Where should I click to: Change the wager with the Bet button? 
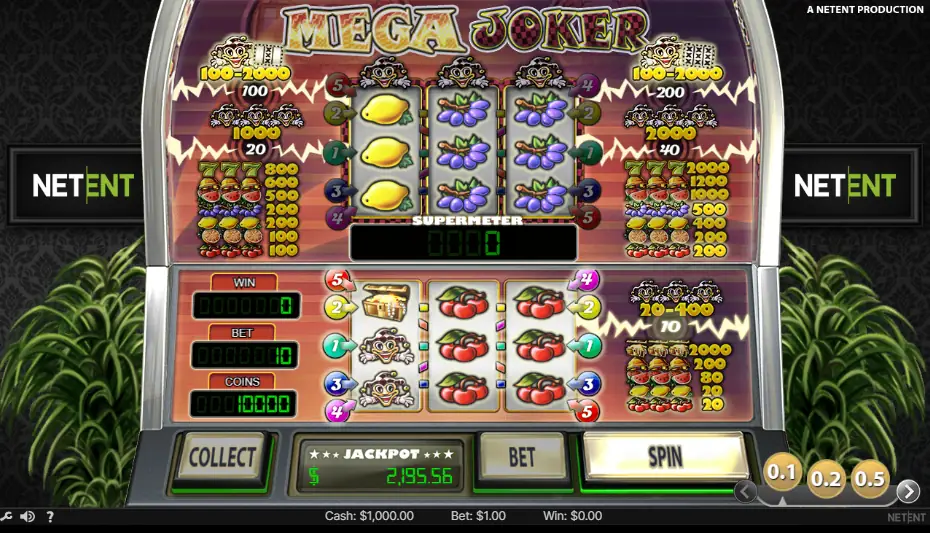coord(522,457)
